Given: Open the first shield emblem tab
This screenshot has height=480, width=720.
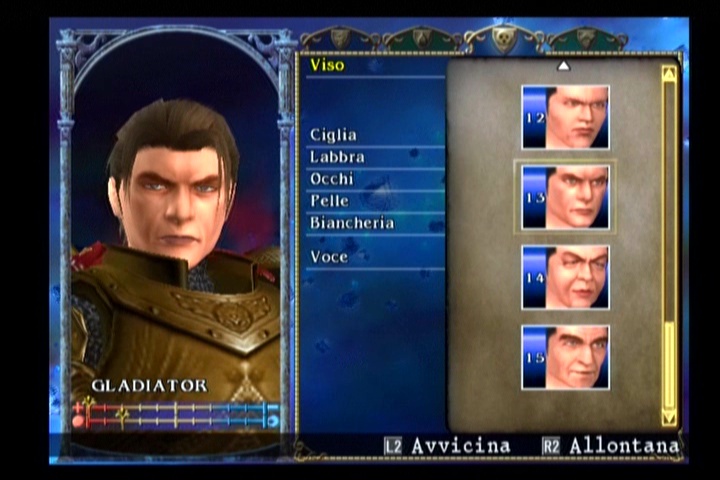Looking at the screenshot, I should click(341, 39).
